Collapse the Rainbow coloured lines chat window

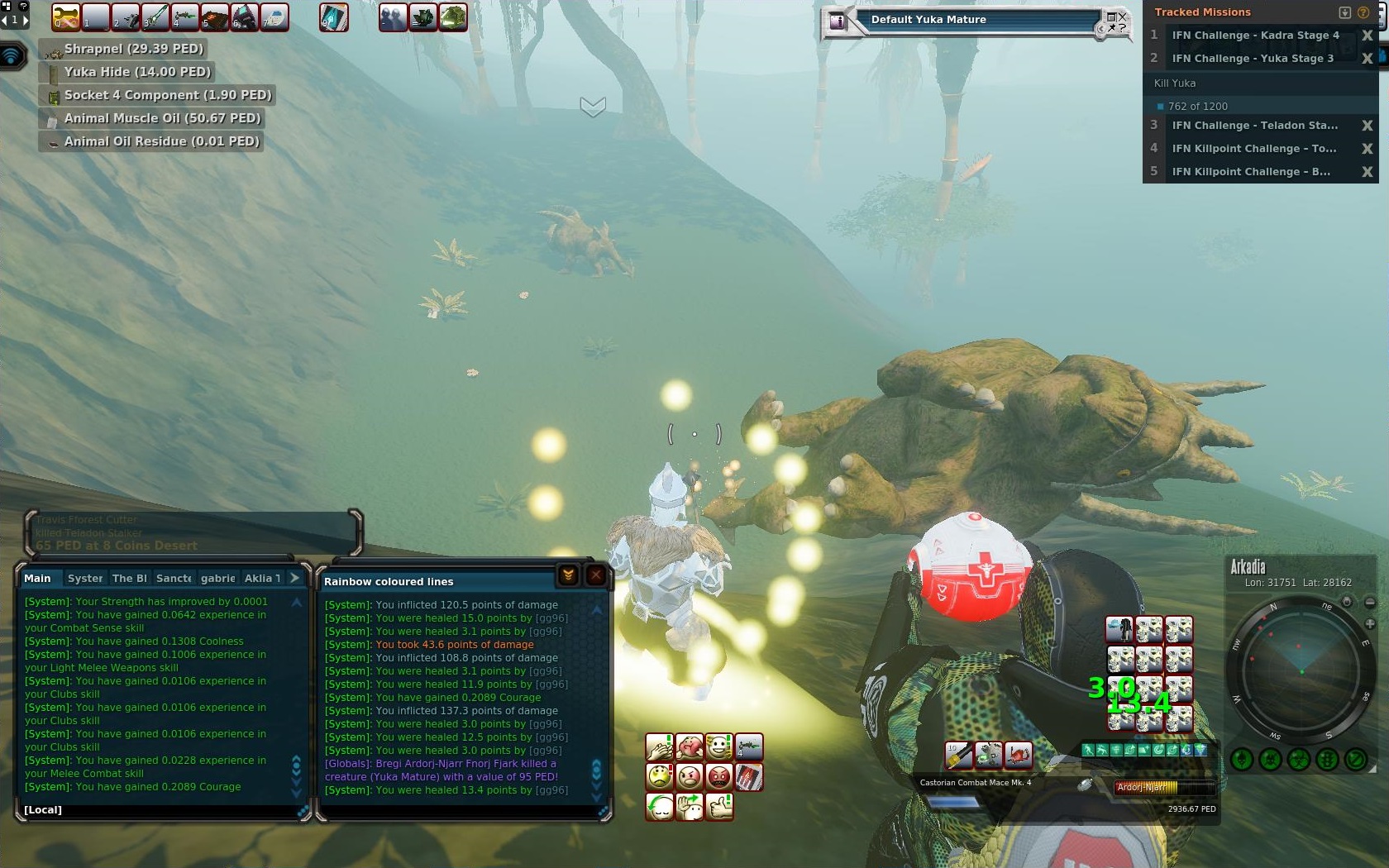pyautogui.click(x=568, y=576)
